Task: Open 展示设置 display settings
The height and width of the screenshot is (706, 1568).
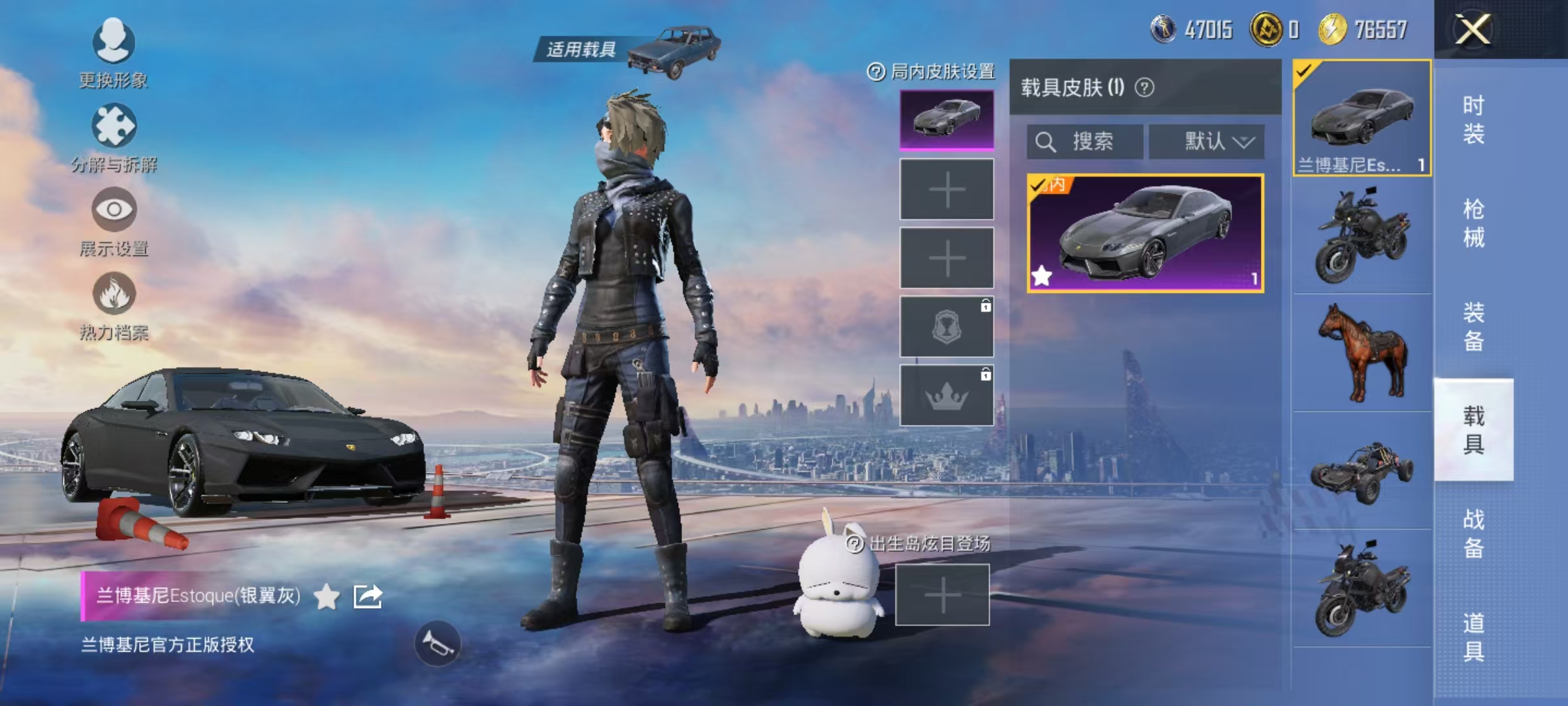Action: tap(114, 221)
